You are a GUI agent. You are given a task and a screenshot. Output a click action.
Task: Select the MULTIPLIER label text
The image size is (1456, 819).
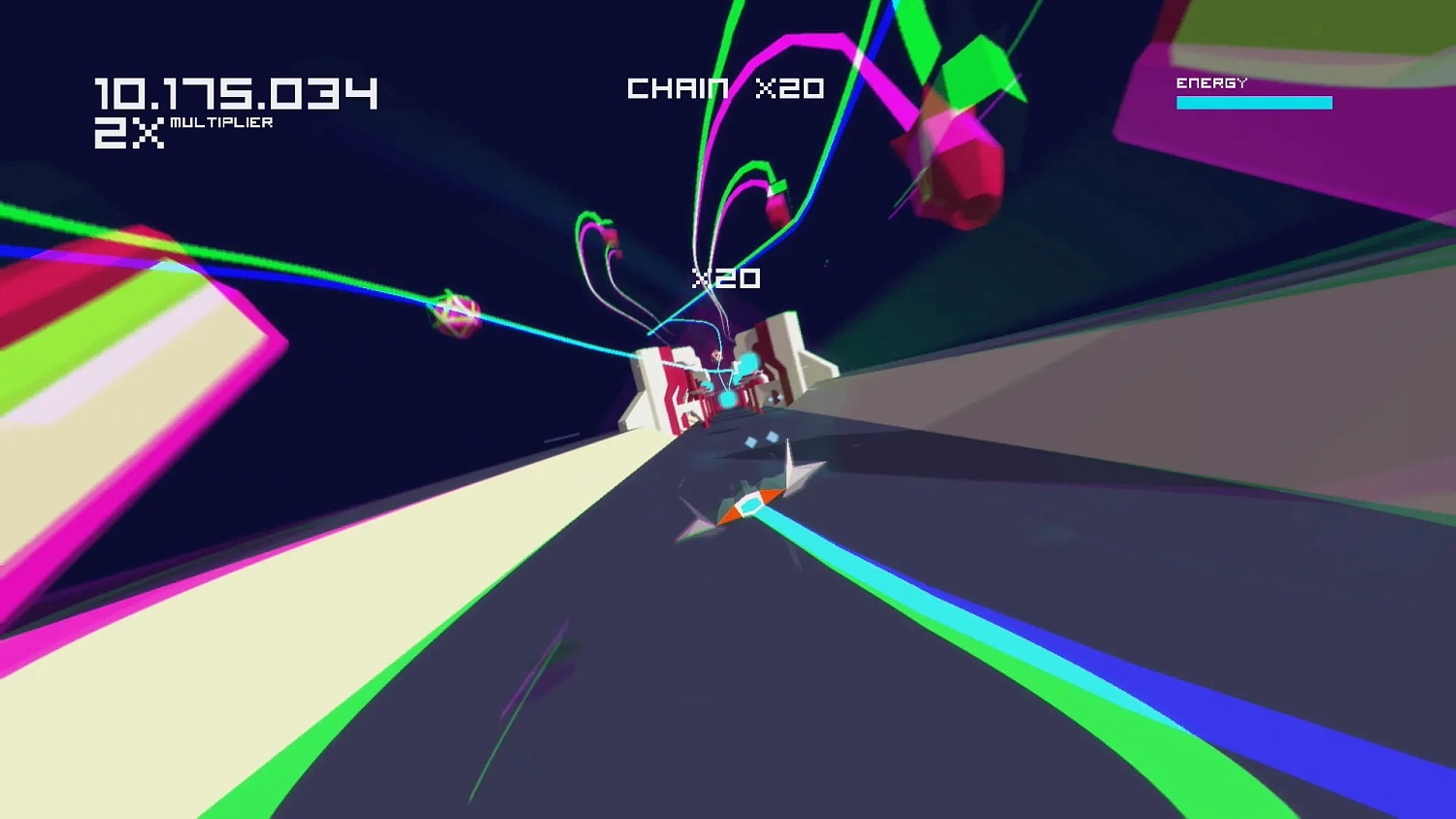click(219, 123)
